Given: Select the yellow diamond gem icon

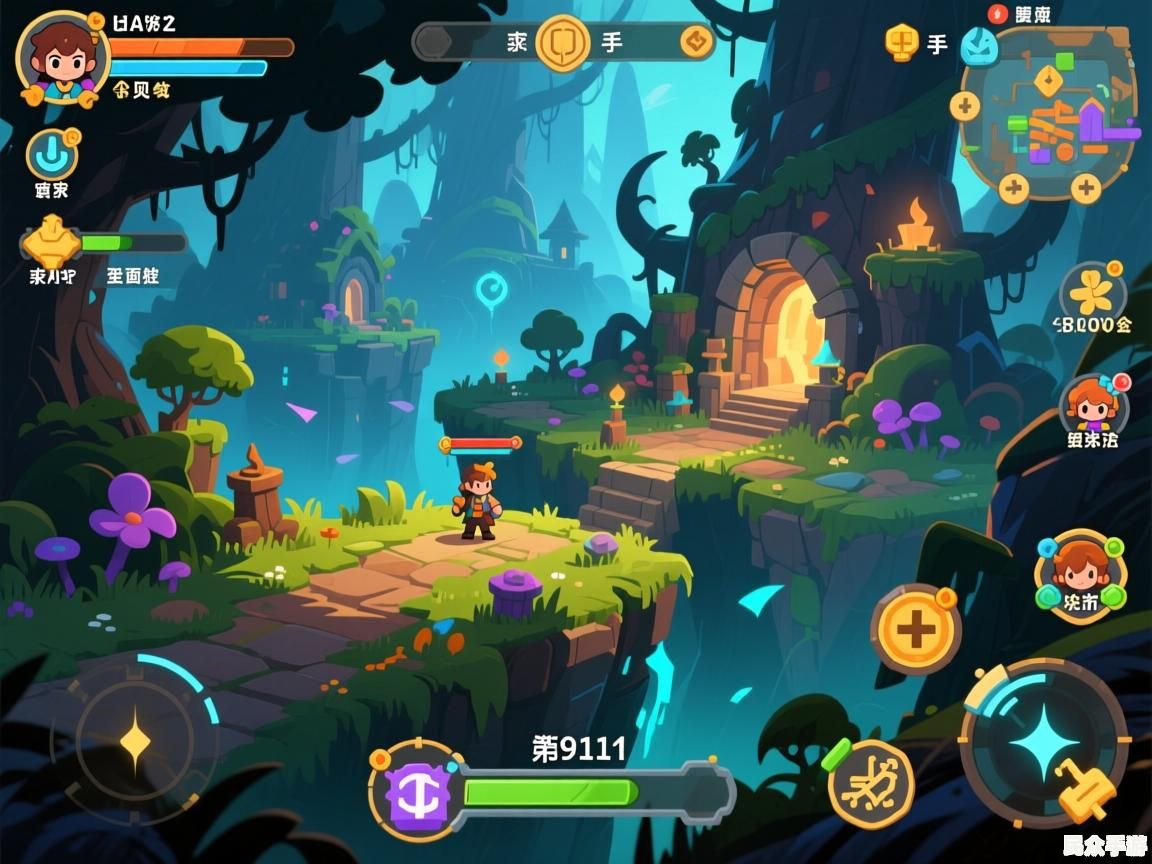Looking at the screenshot, I should [52, 243].
